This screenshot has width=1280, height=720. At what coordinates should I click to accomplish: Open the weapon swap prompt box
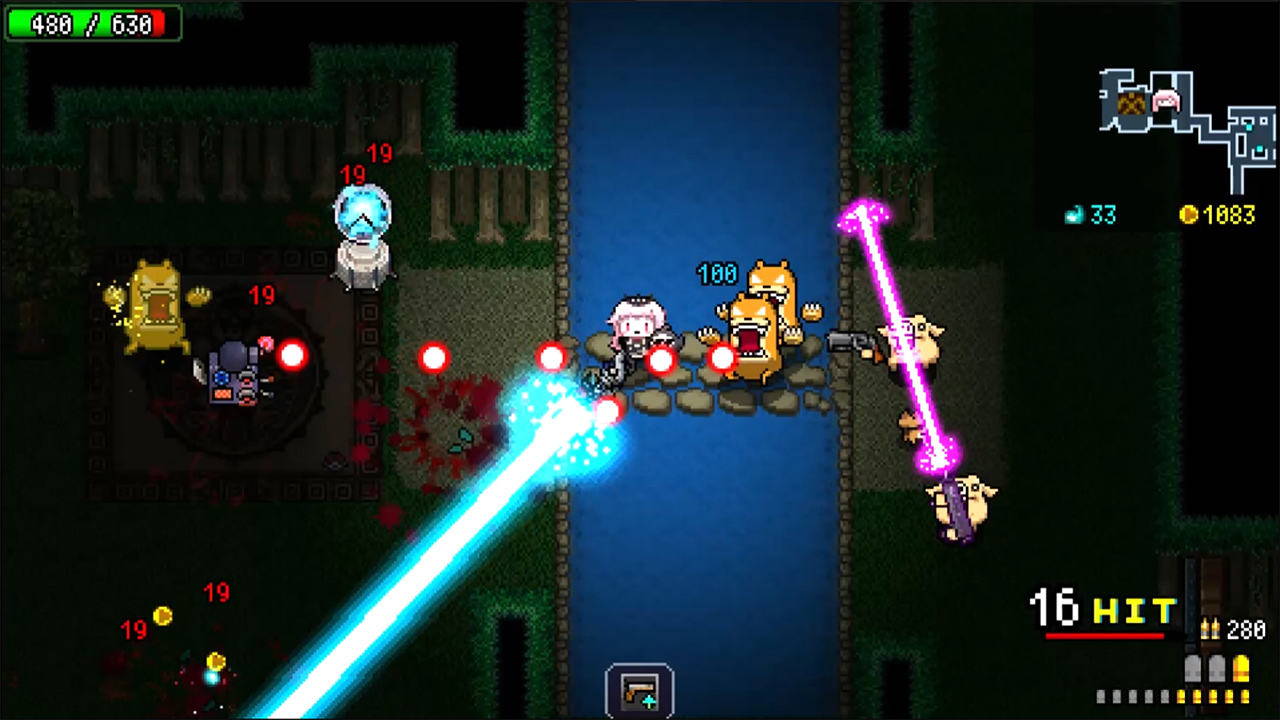[x=640, y=688]
